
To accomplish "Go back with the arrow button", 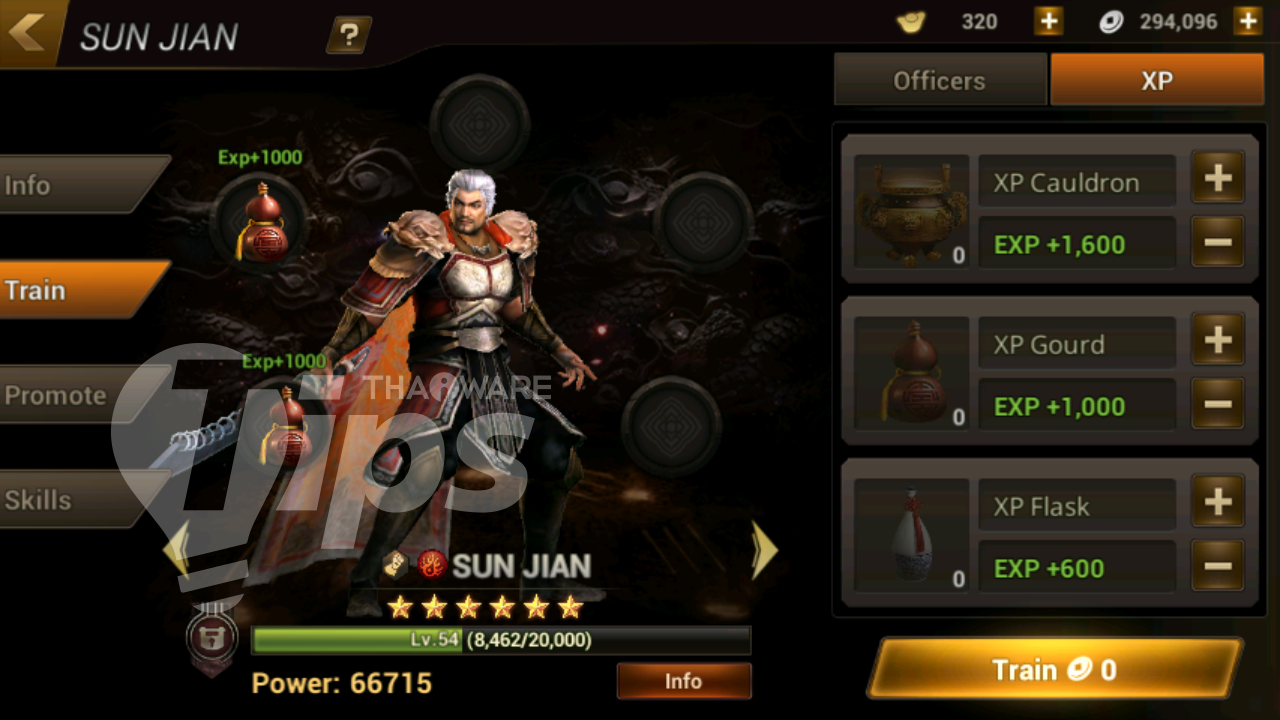I will 28,32.
